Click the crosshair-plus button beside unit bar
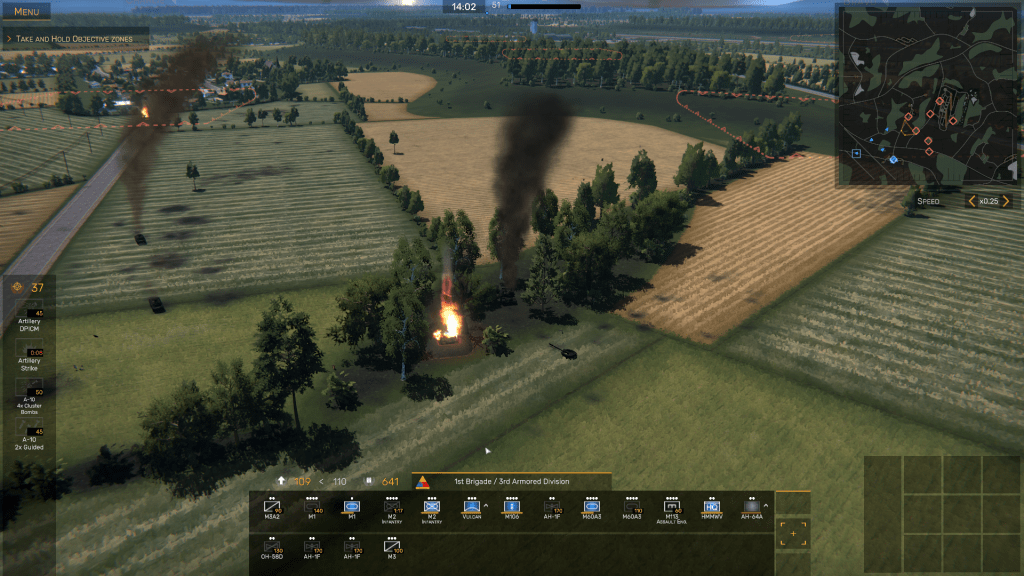Viewport: 1024px width, 576px height. [x=793, y=533]
